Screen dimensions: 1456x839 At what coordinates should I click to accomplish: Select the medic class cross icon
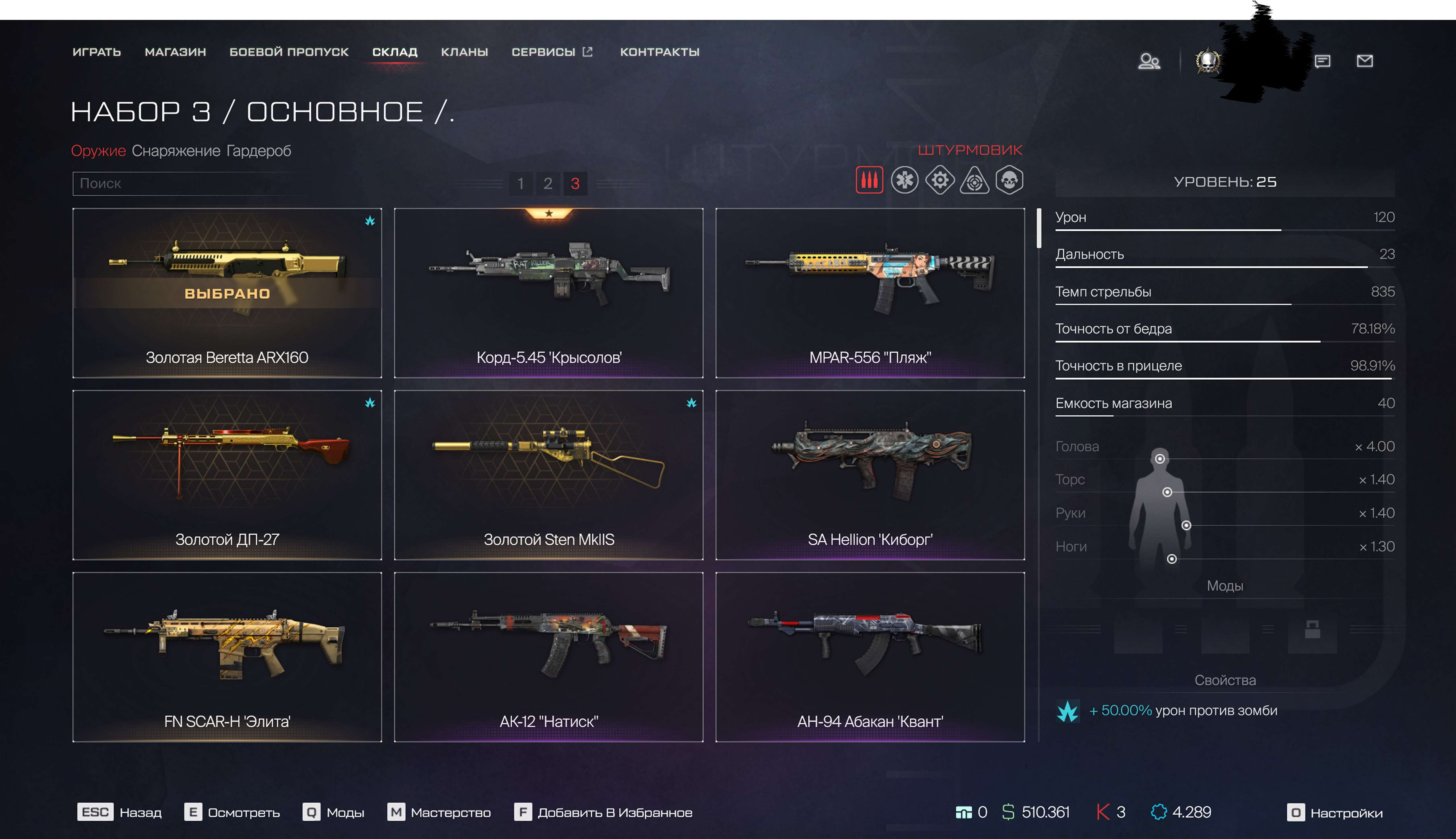pos(905,180)
